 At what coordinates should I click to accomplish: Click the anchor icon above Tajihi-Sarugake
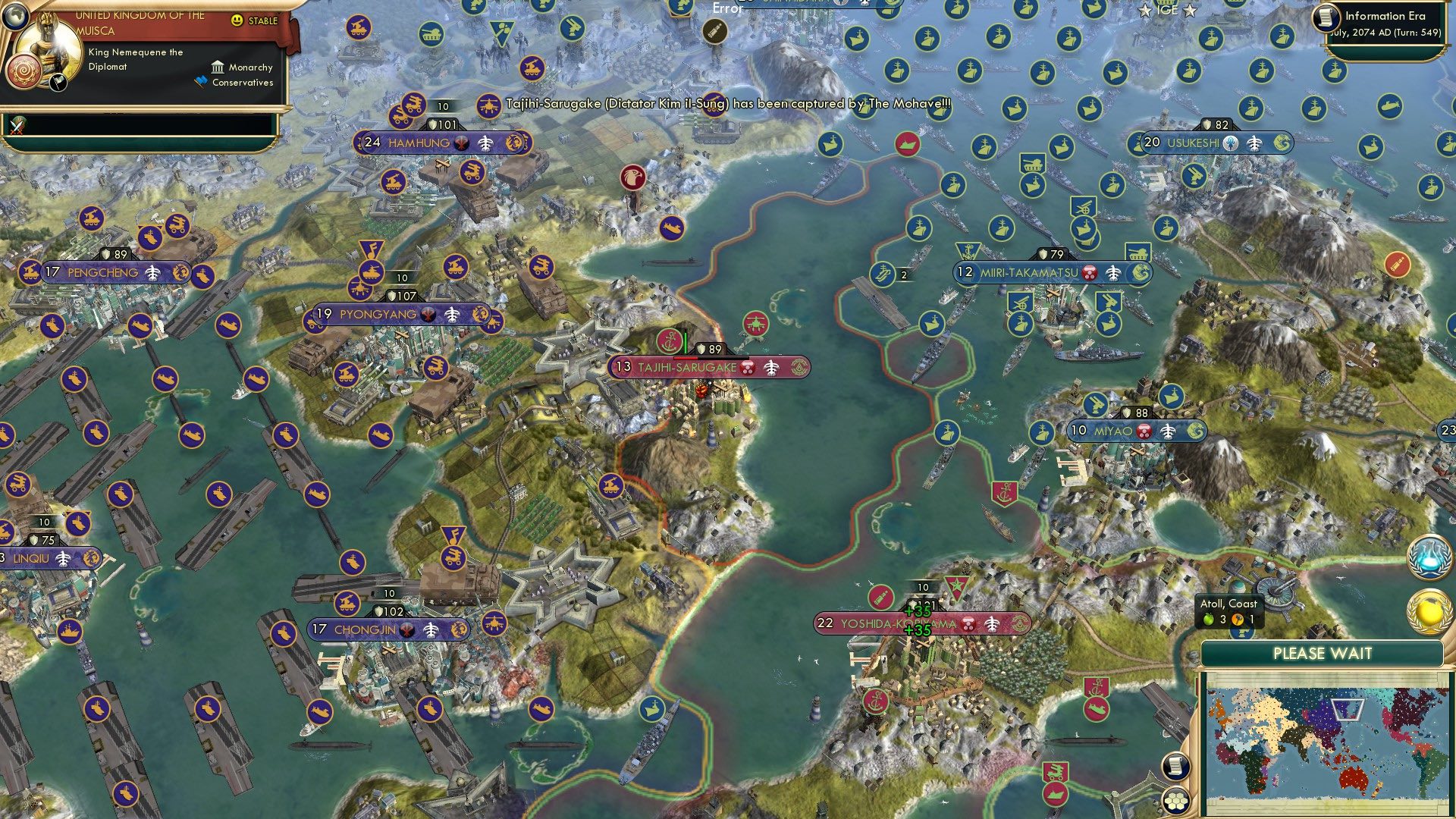669,340
